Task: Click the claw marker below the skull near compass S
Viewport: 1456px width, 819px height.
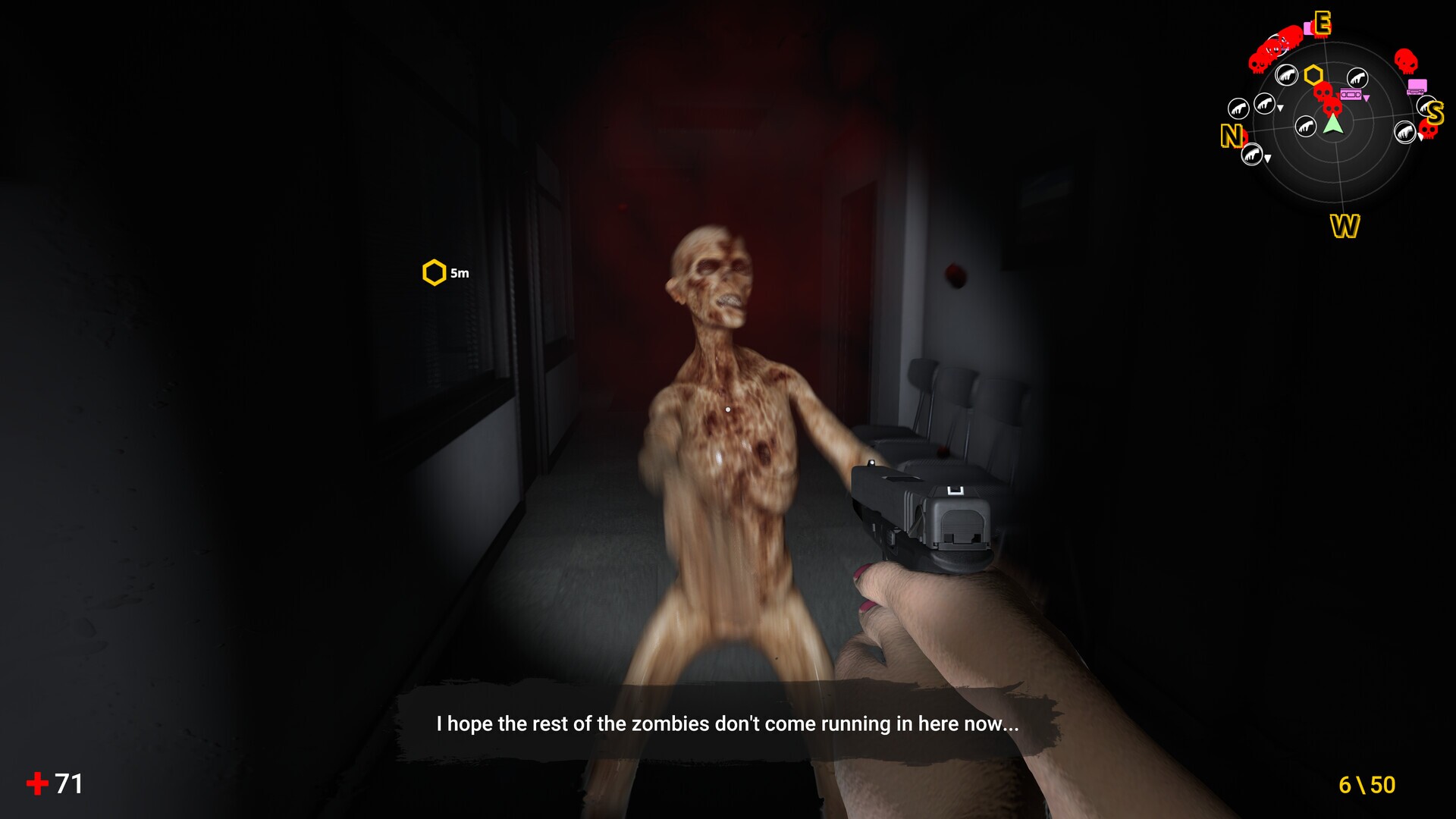Action: [x=1405, y=132]
